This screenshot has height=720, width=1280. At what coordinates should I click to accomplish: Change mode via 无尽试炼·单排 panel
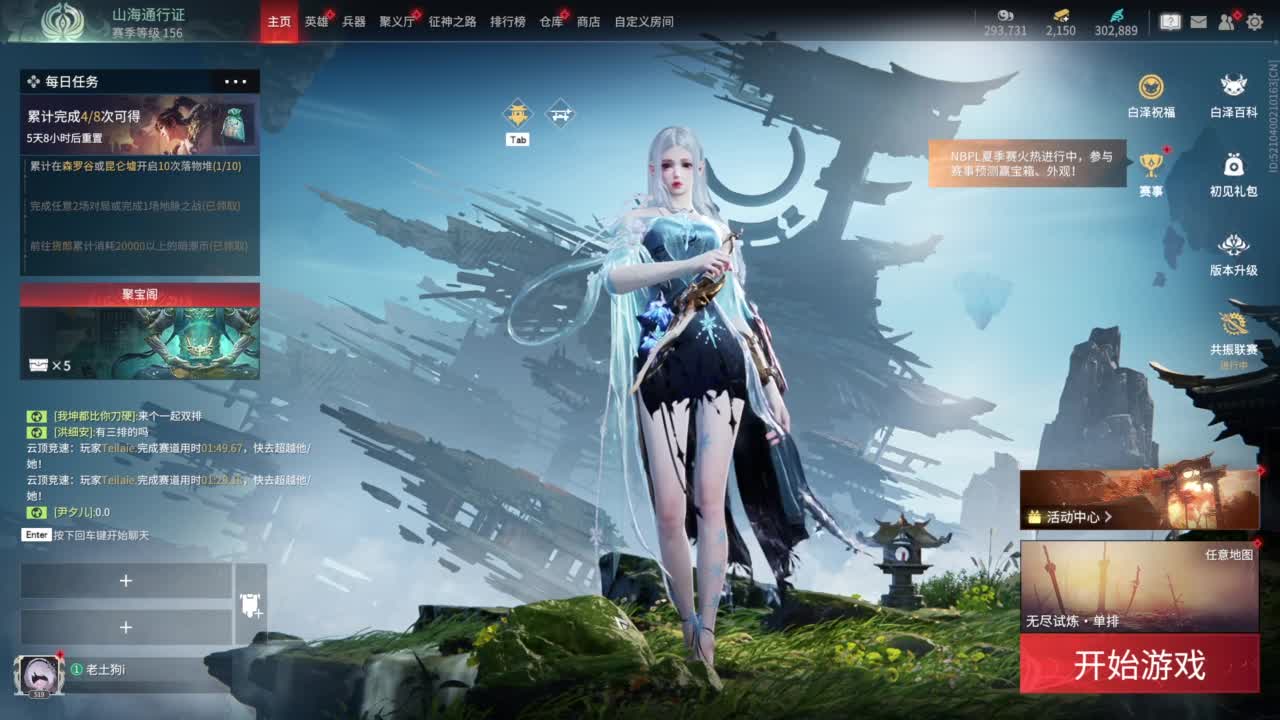(x=1139, y=587)
